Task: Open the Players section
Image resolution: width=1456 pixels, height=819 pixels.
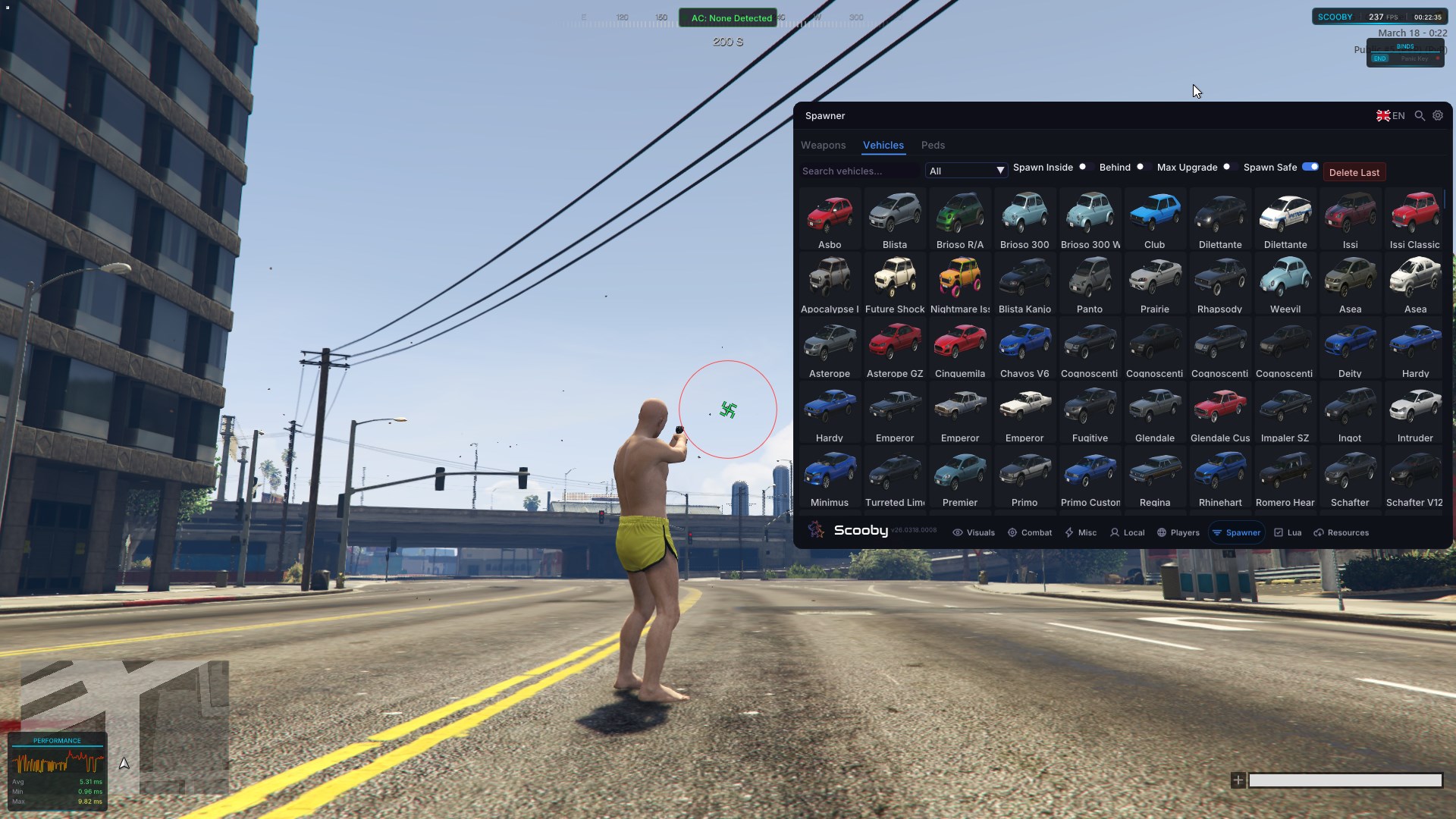Action: click(x=1178, y=532)
